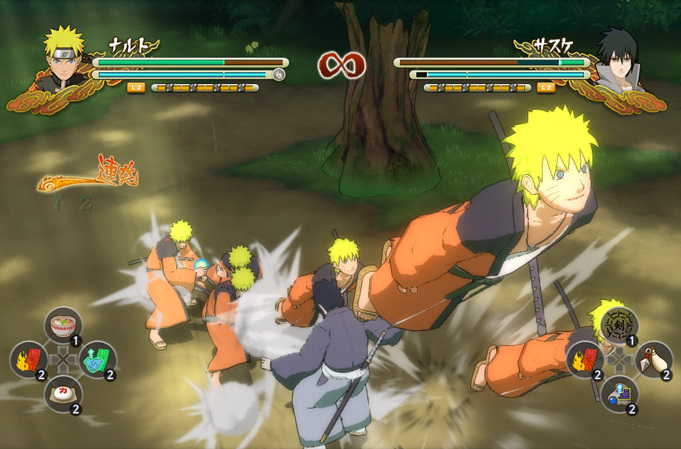This screenshot has height=449, width=681.
Task: Pick the kunai and pouch item
Action: click(x=654, y=359)
